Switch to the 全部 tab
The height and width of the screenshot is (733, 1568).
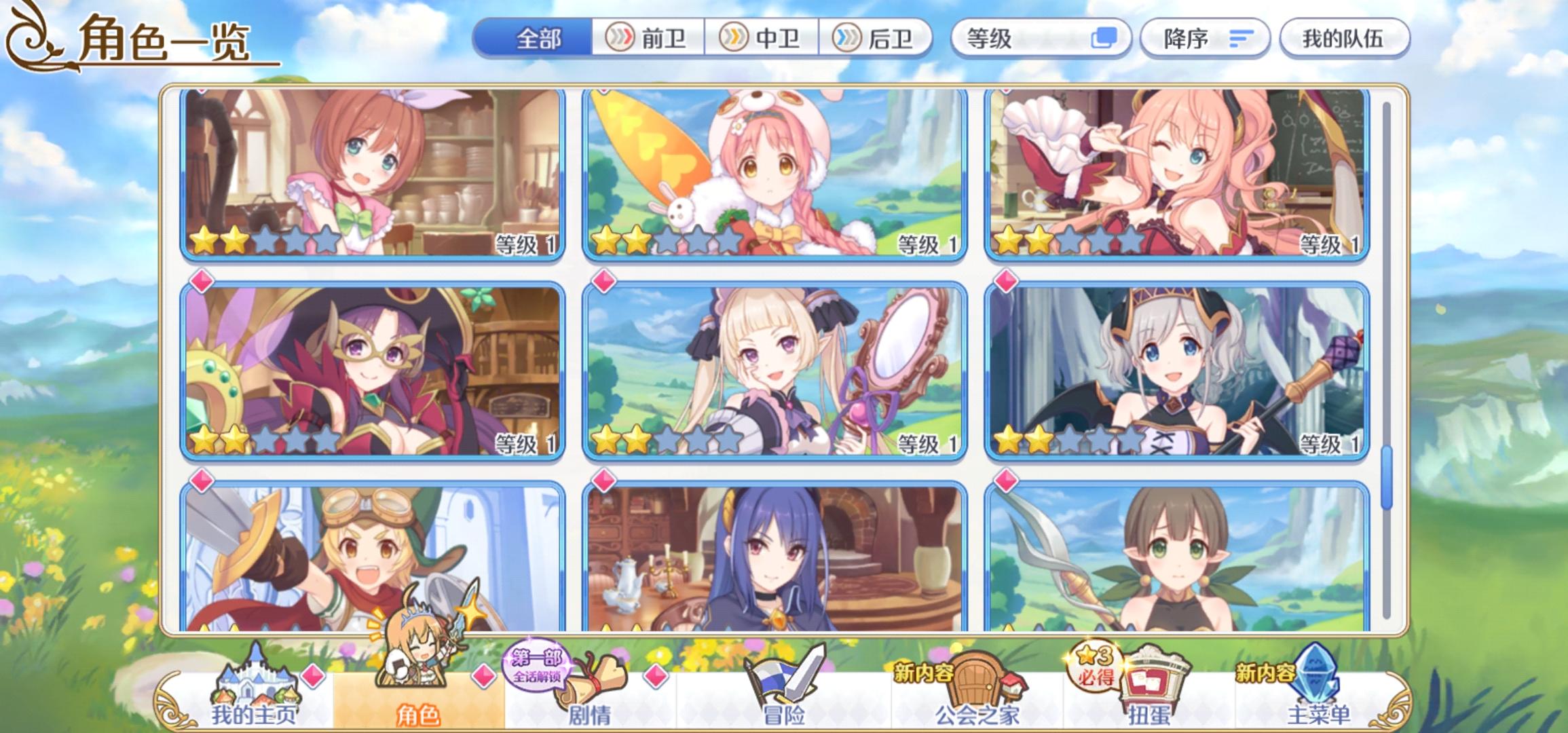click(536, 39)
